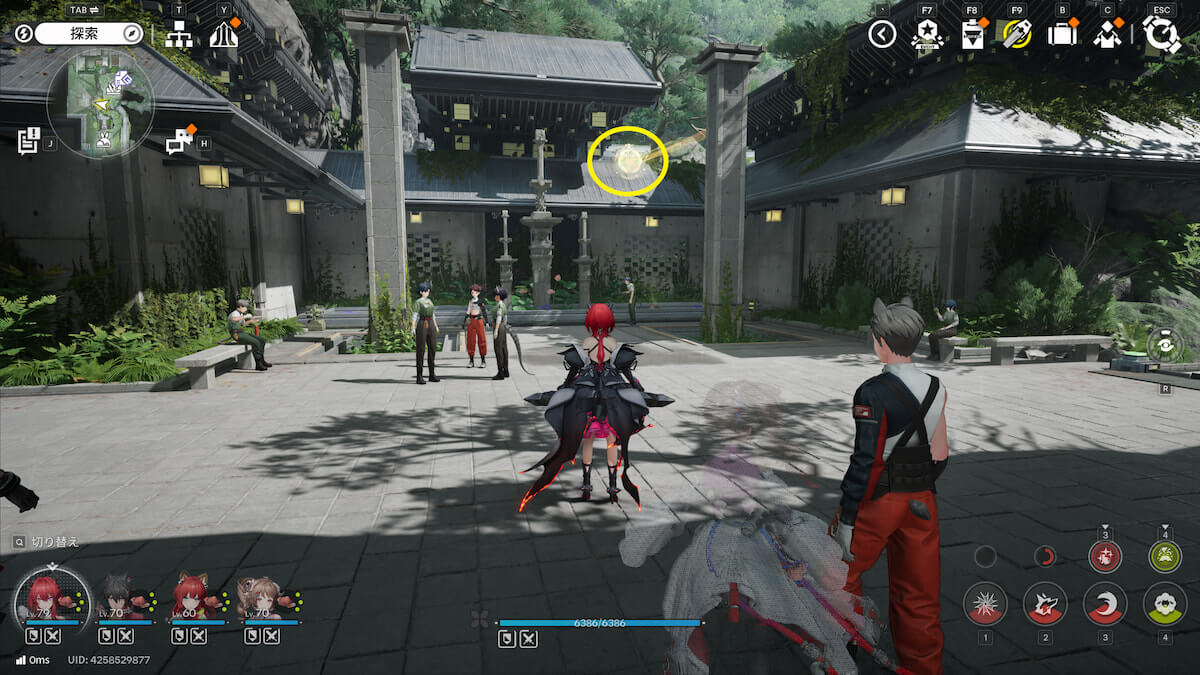Activate the wolf head skill

1045,603
